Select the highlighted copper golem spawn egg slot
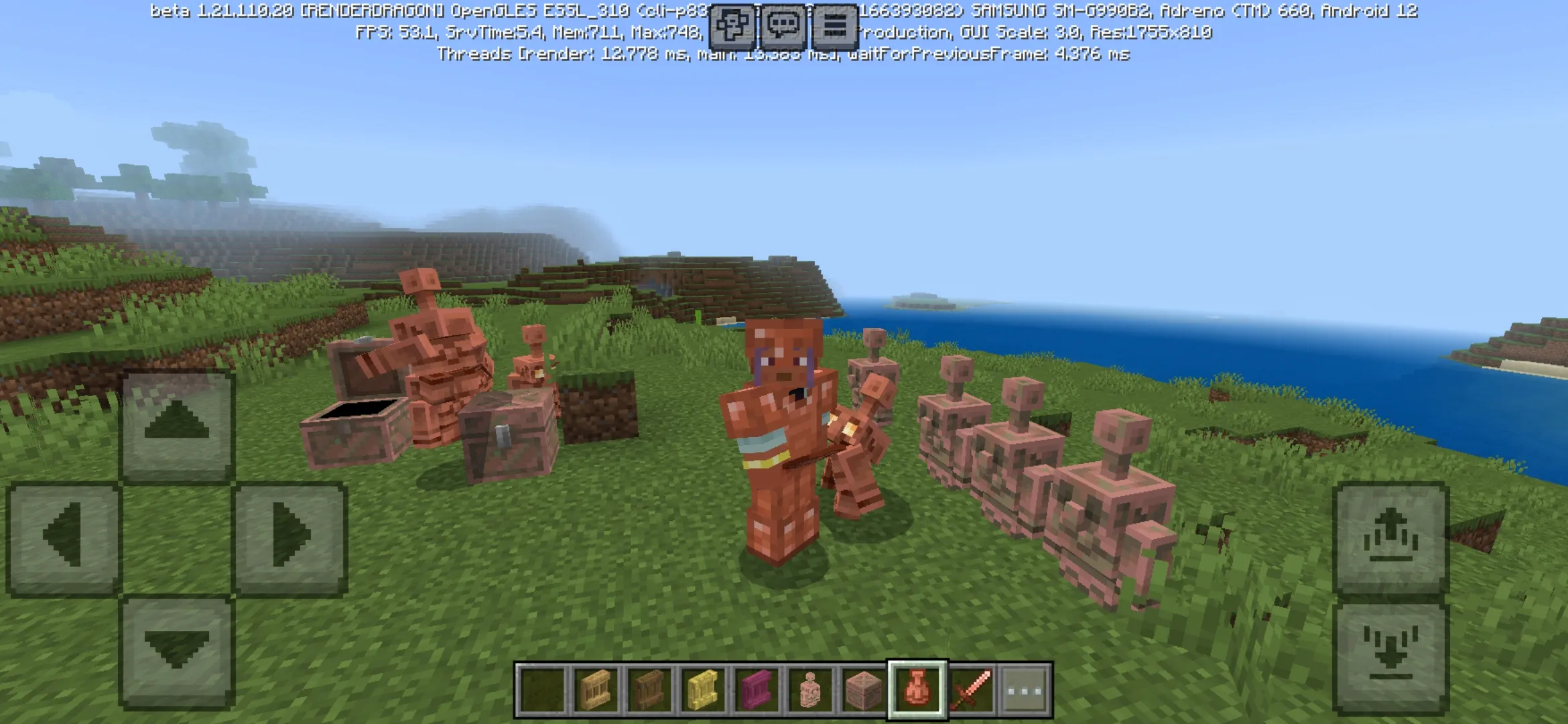 917,689
